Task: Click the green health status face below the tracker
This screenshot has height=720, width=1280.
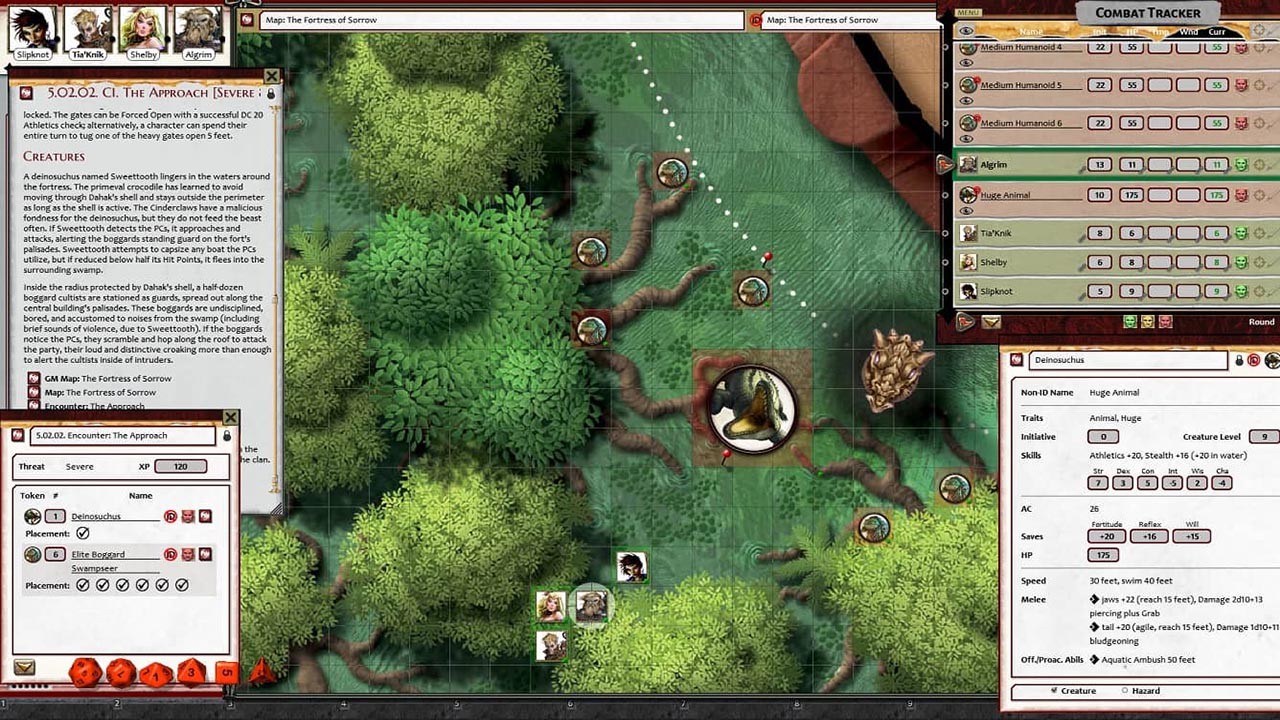Action: 1132,322
